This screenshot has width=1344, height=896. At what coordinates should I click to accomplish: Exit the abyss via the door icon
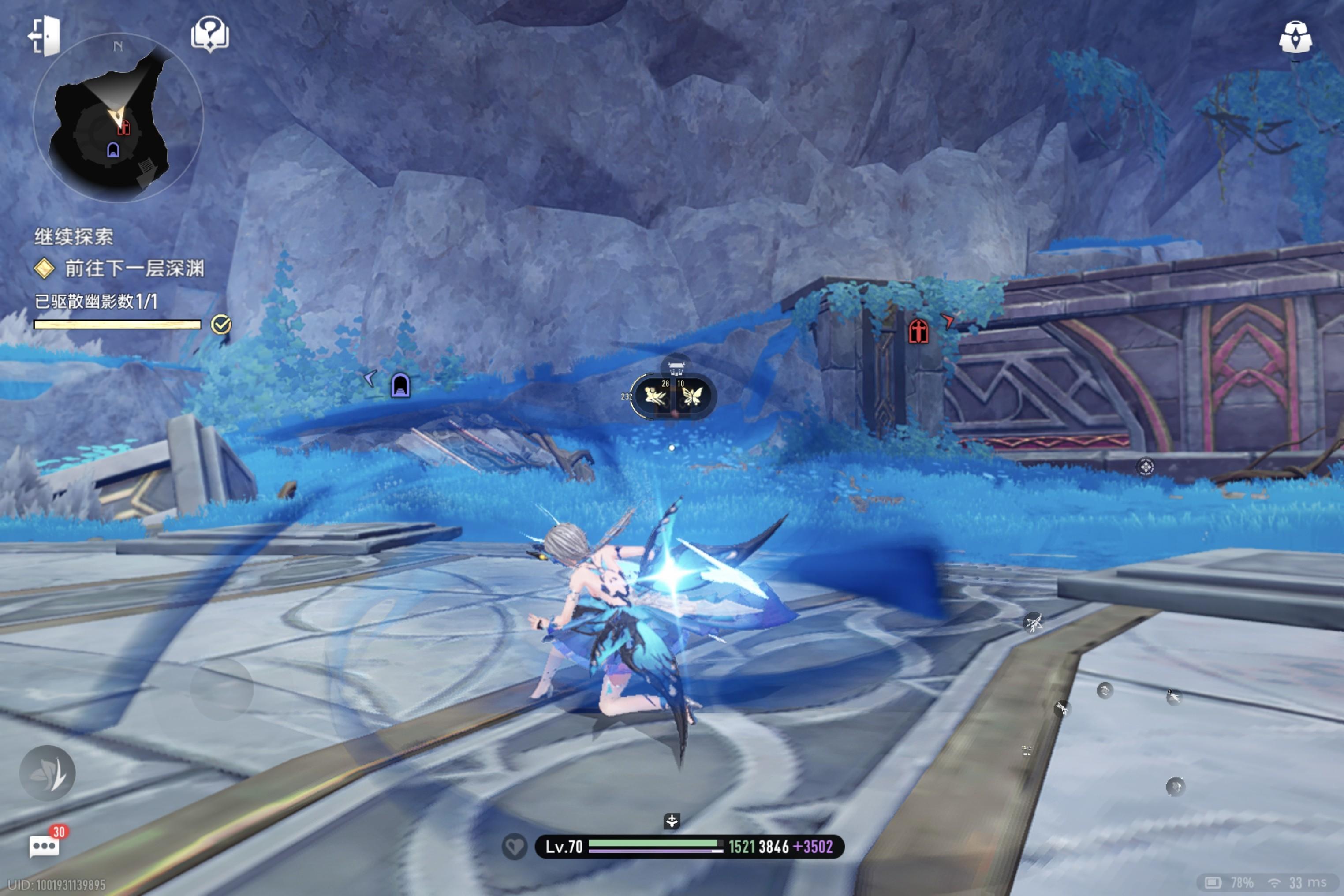click(45, 36)
